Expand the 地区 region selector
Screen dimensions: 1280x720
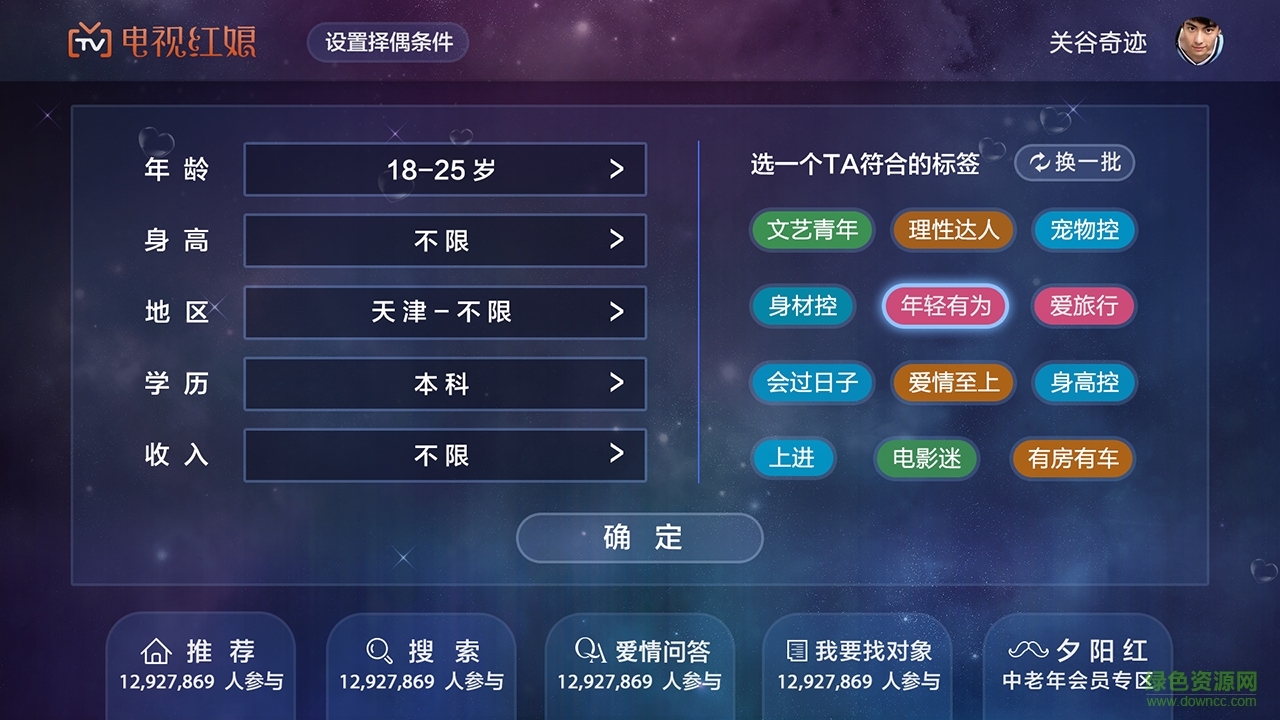[445, 312]
